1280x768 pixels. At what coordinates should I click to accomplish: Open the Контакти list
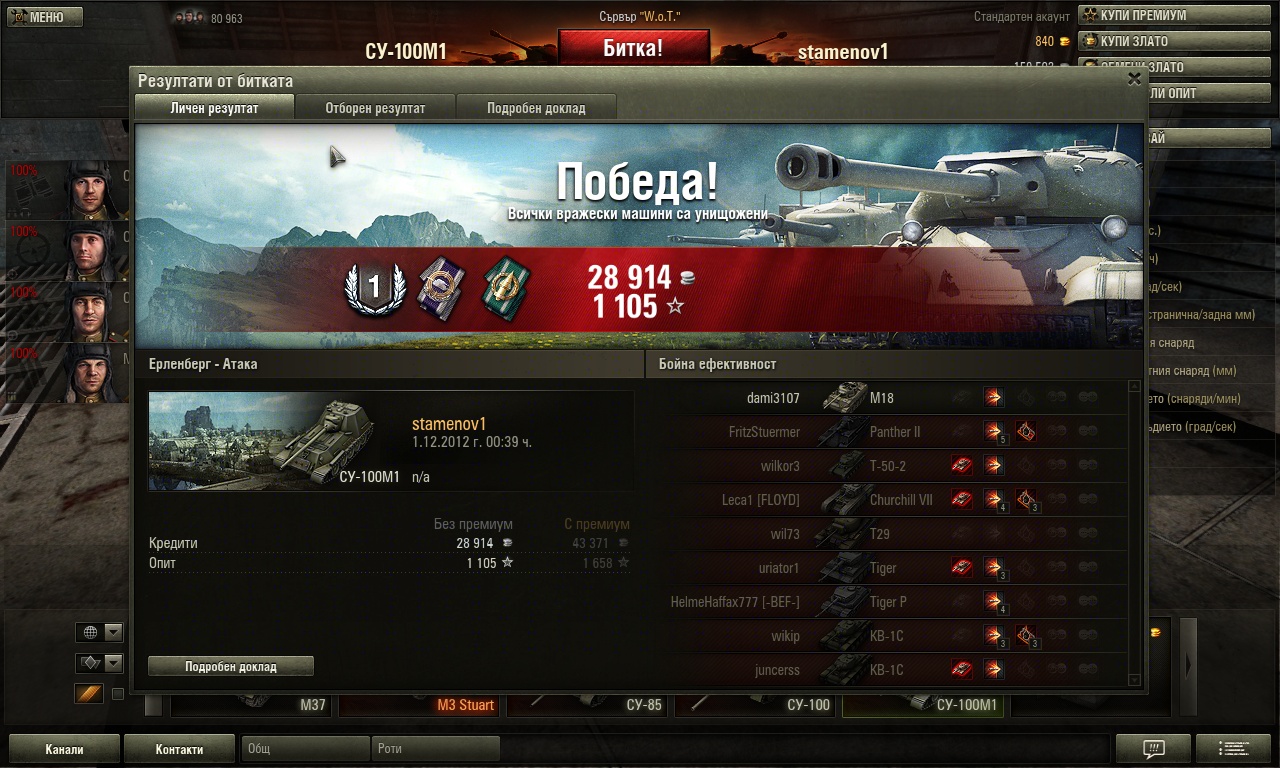tap(180, 749)
